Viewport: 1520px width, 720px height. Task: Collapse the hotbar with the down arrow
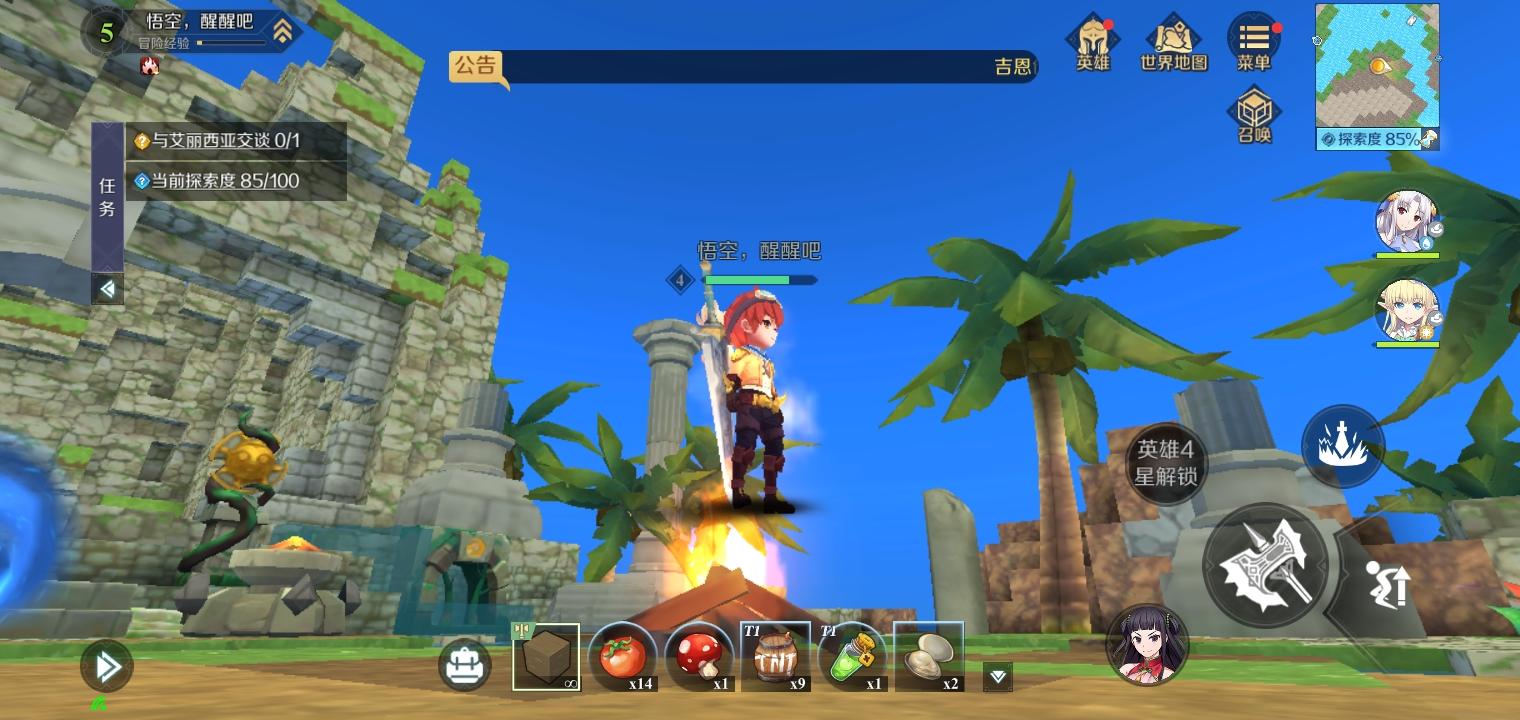click(x=996, y=677)
